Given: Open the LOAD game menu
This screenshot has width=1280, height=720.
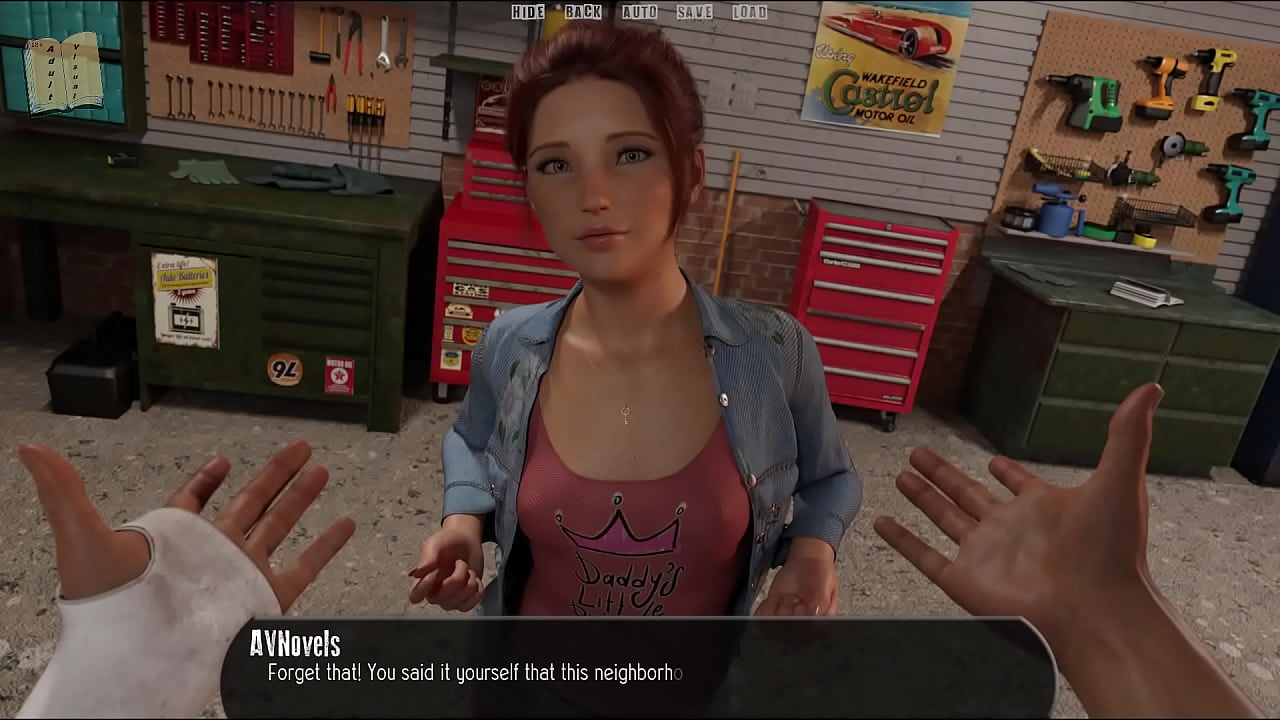Looking at the screenshot, I should point(749,12).
